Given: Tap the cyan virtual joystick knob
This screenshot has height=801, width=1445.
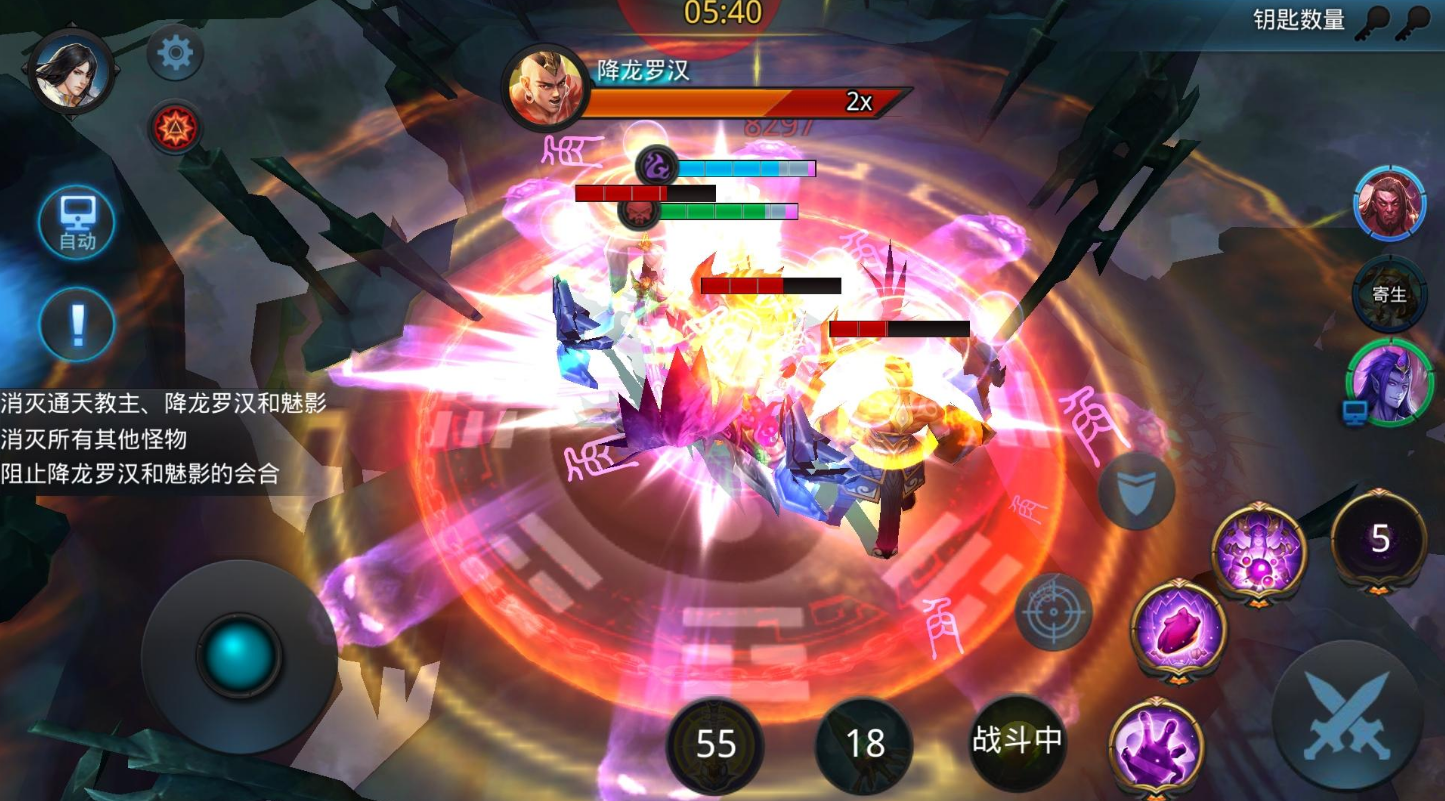Looking at the screenshot, I should [x=238, y=655].
